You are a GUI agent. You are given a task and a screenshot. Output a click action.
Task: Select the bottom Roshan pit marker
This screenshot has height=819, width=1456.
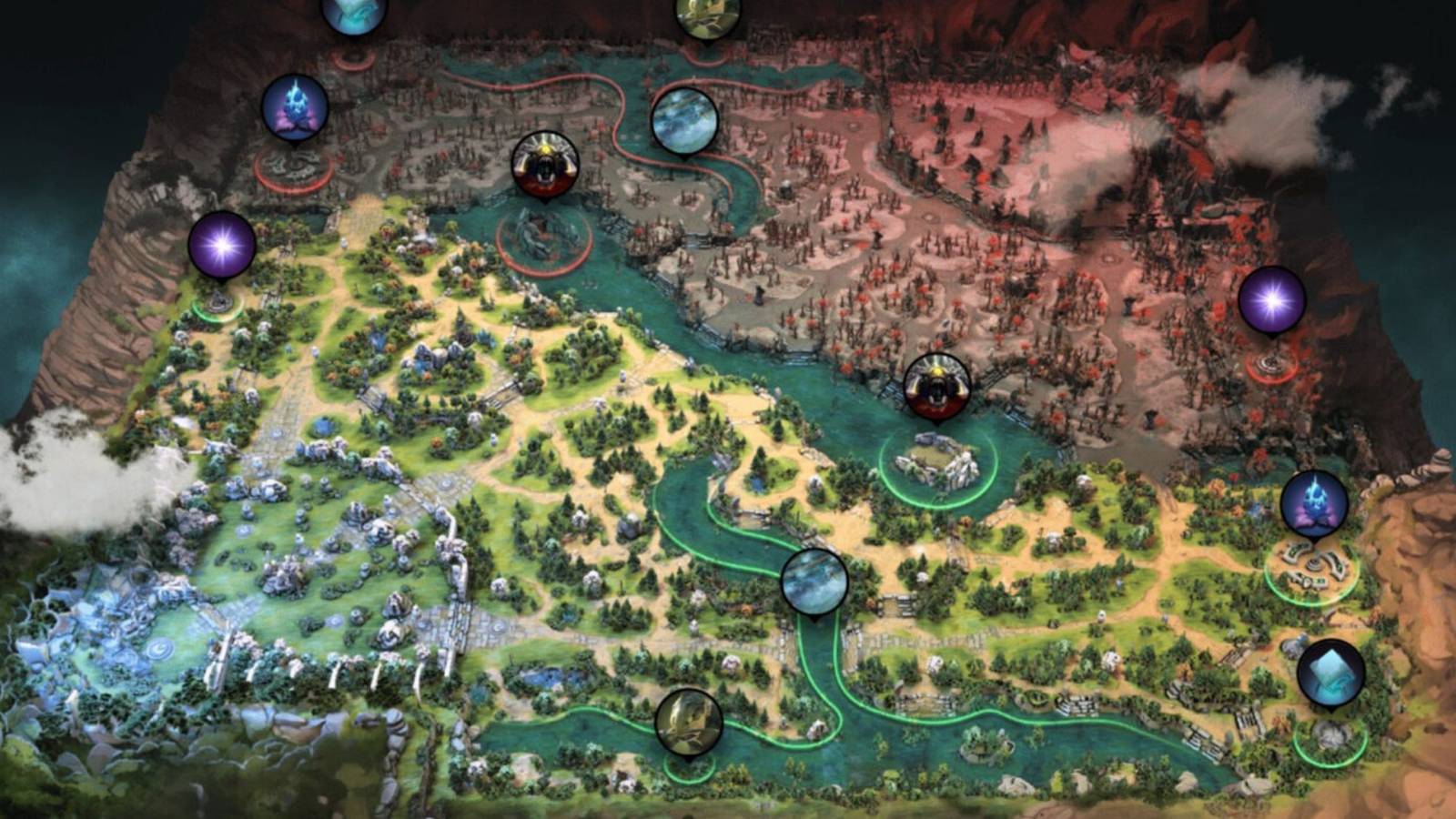click(937, 389)
